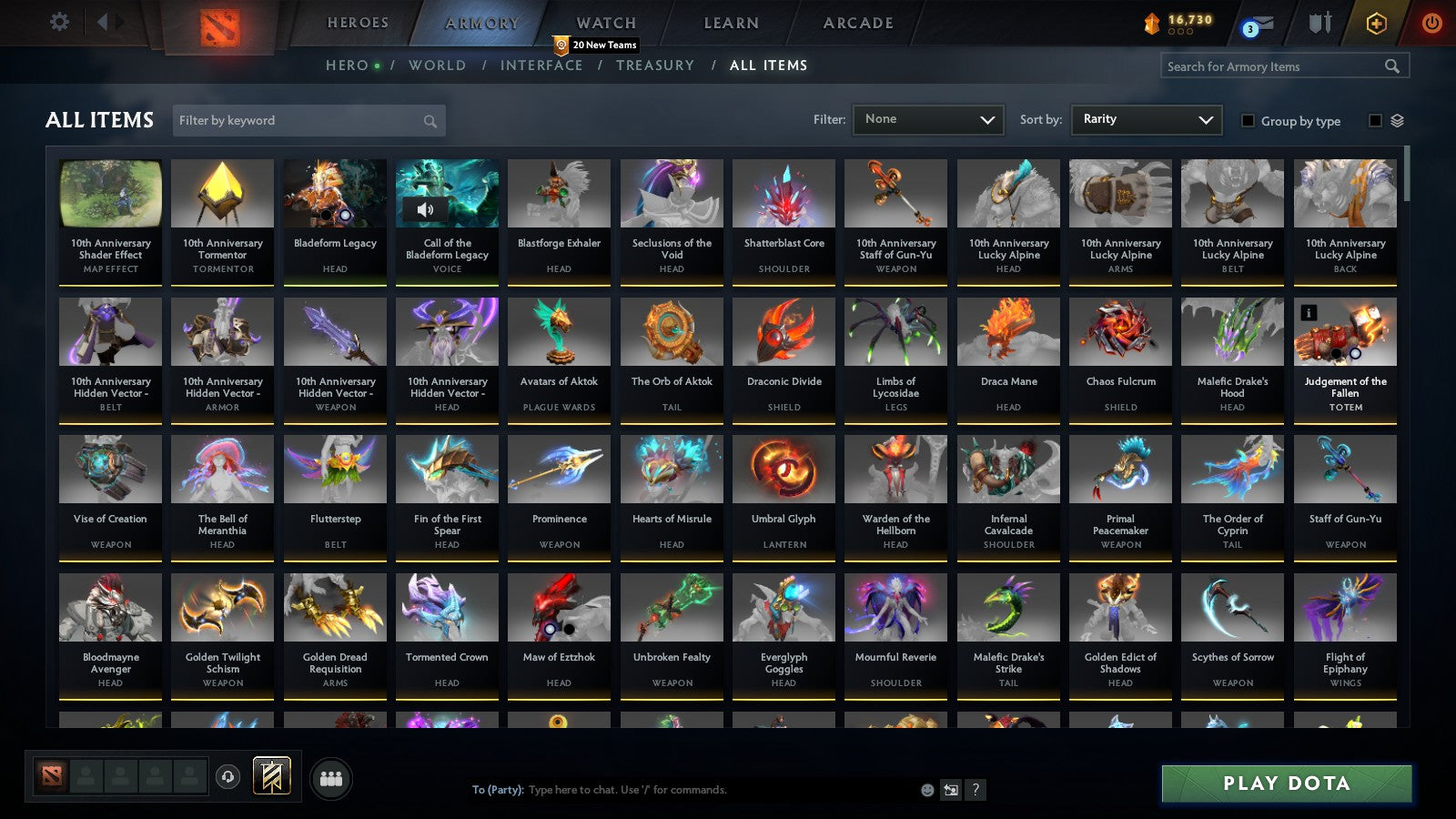
Task: Toggle the Group by type checkbox
Action: pos(1248,121)
